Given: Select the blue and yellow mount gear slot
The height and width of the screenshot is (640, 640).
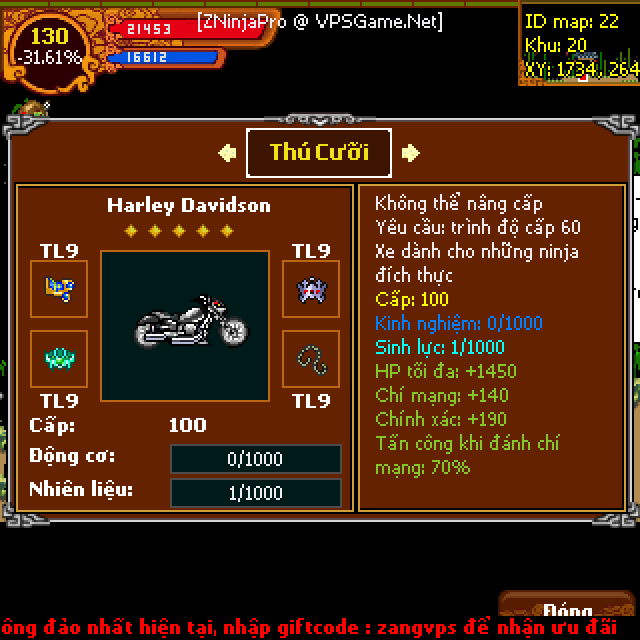Looking at the screenshot, I should pos(59,289).
